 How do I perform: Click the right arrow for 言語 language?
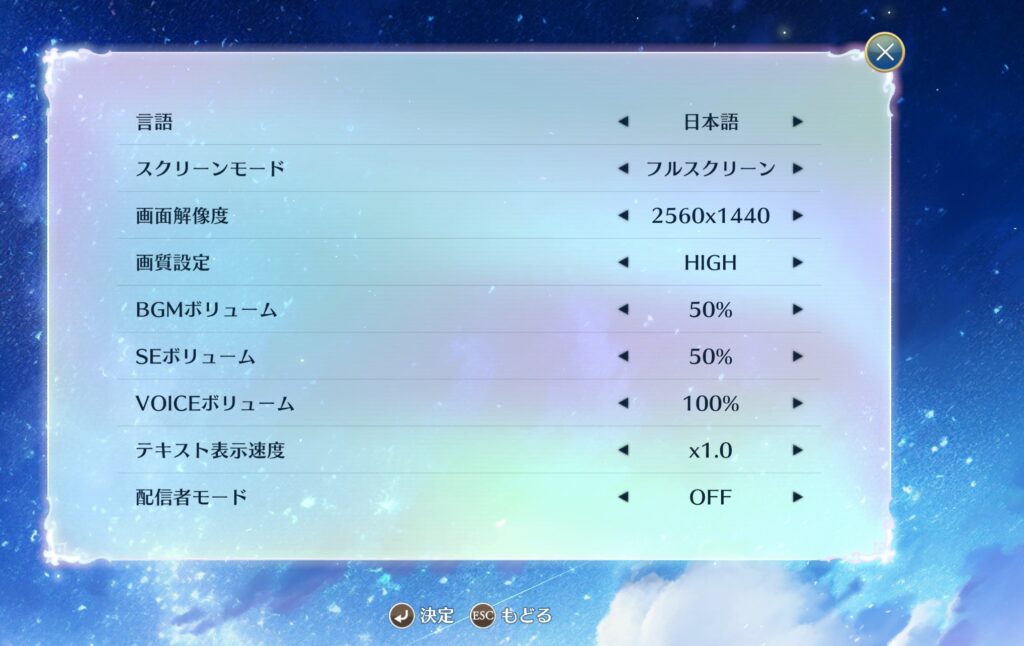[797, 122]
